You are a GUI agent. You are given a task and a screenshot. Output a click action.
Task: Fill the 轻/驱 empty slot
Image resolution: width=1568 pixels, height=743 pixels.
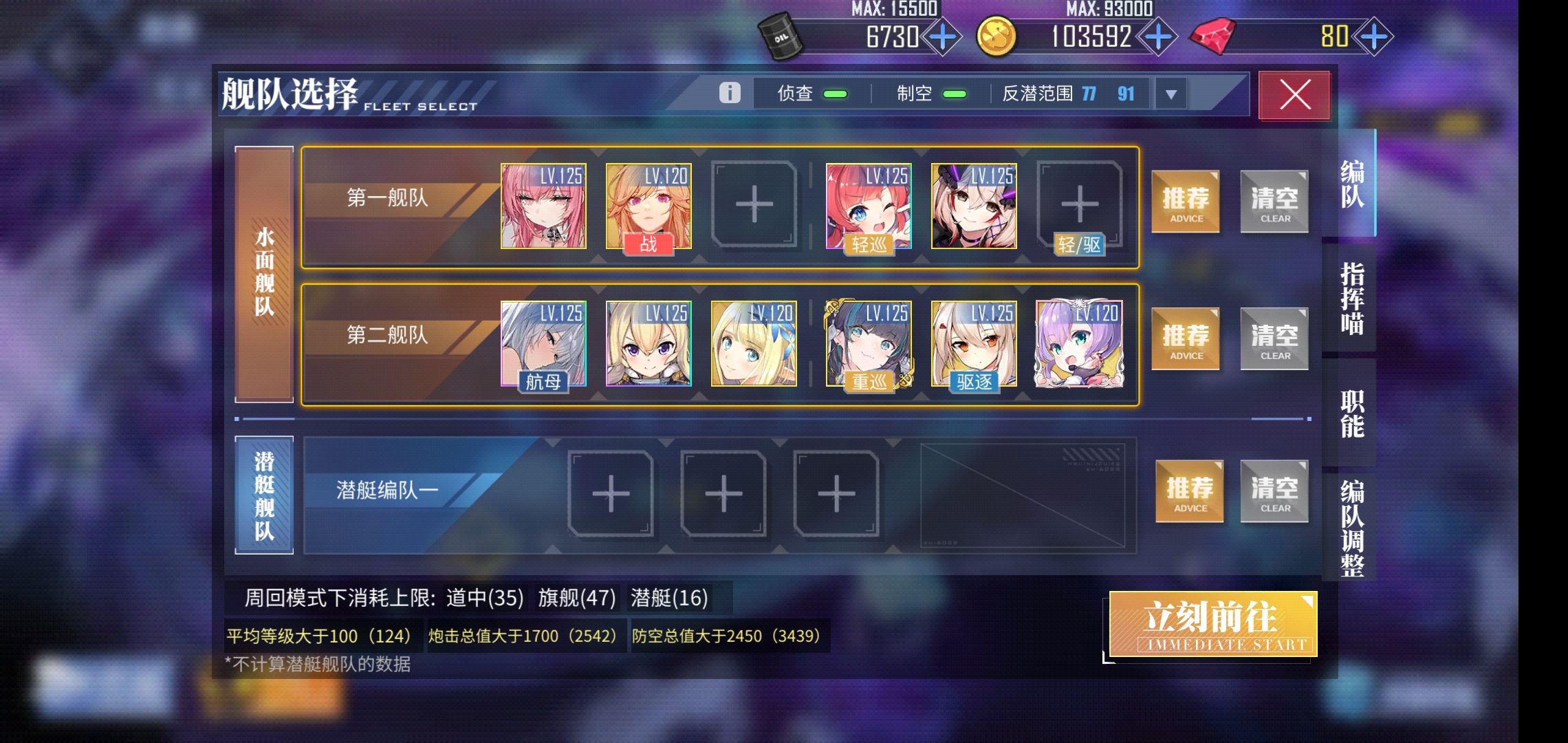1080,204
